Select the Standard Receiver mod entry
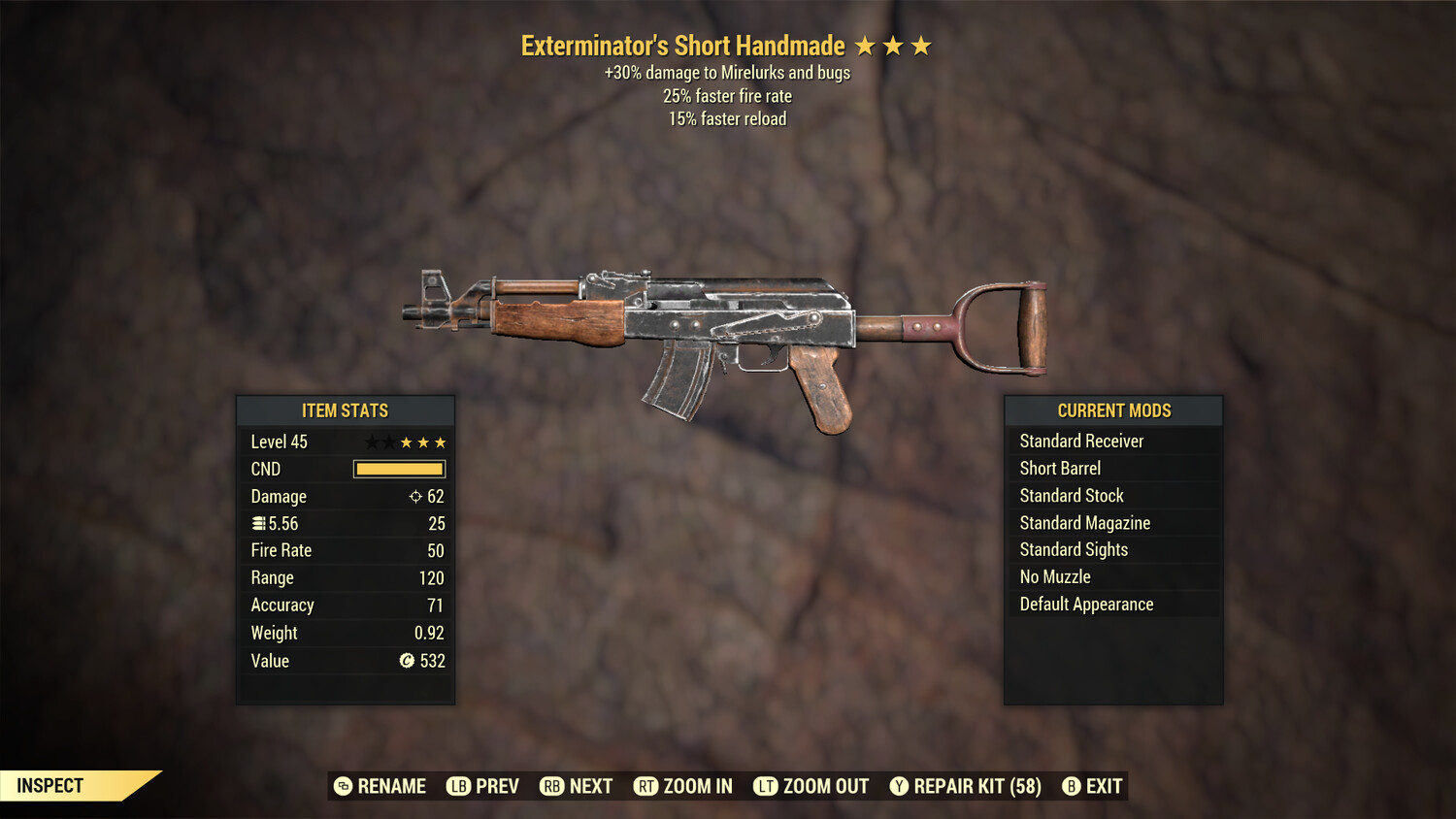Image resolution: width=1456 pixels, height=819 pixels. [1081, 441]
